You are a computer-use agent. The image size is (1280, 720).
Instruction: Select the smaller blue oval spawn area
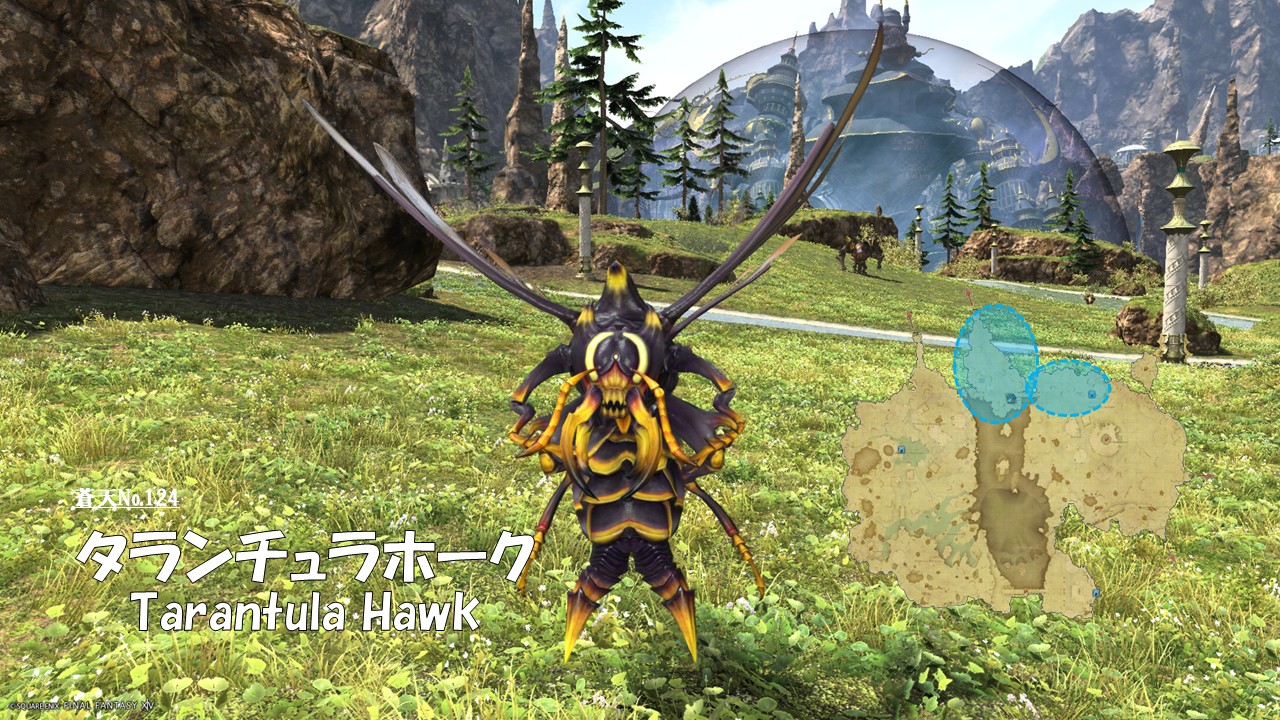1068,388
